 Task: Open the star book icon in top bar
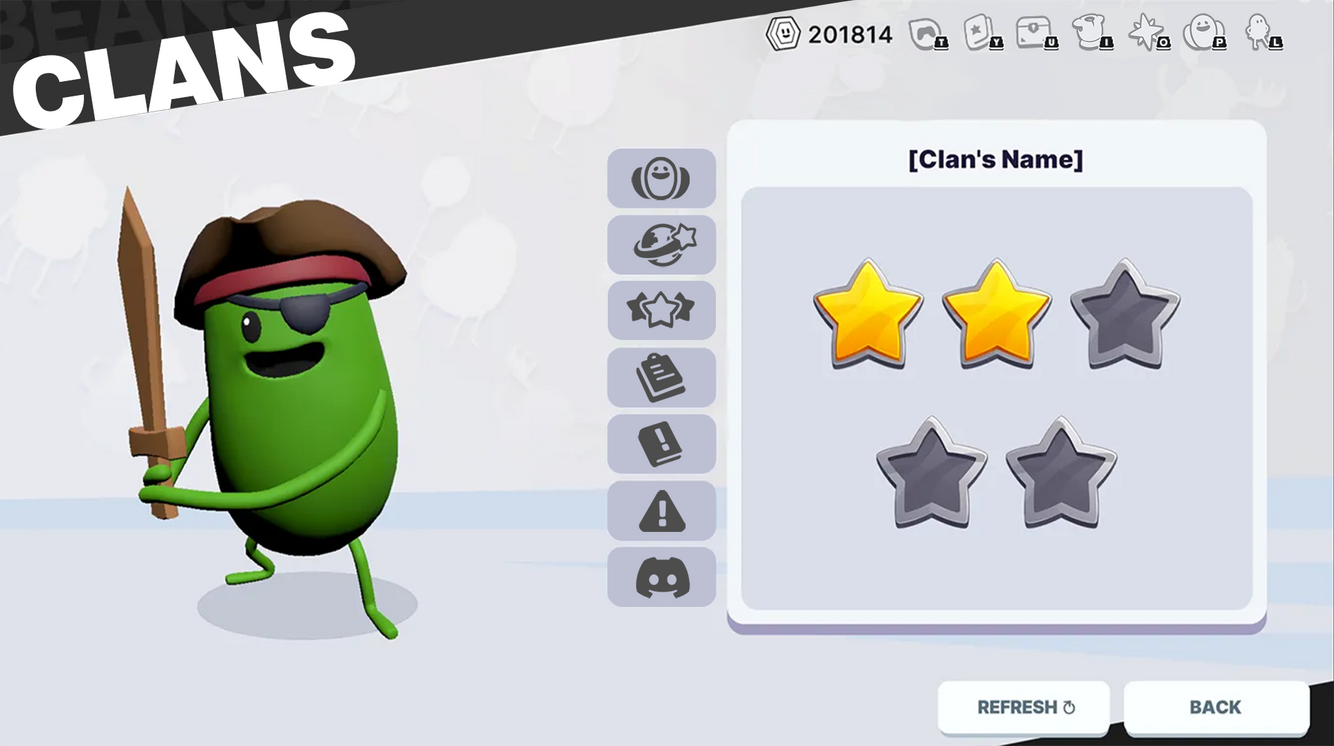[x=982, y=34]
